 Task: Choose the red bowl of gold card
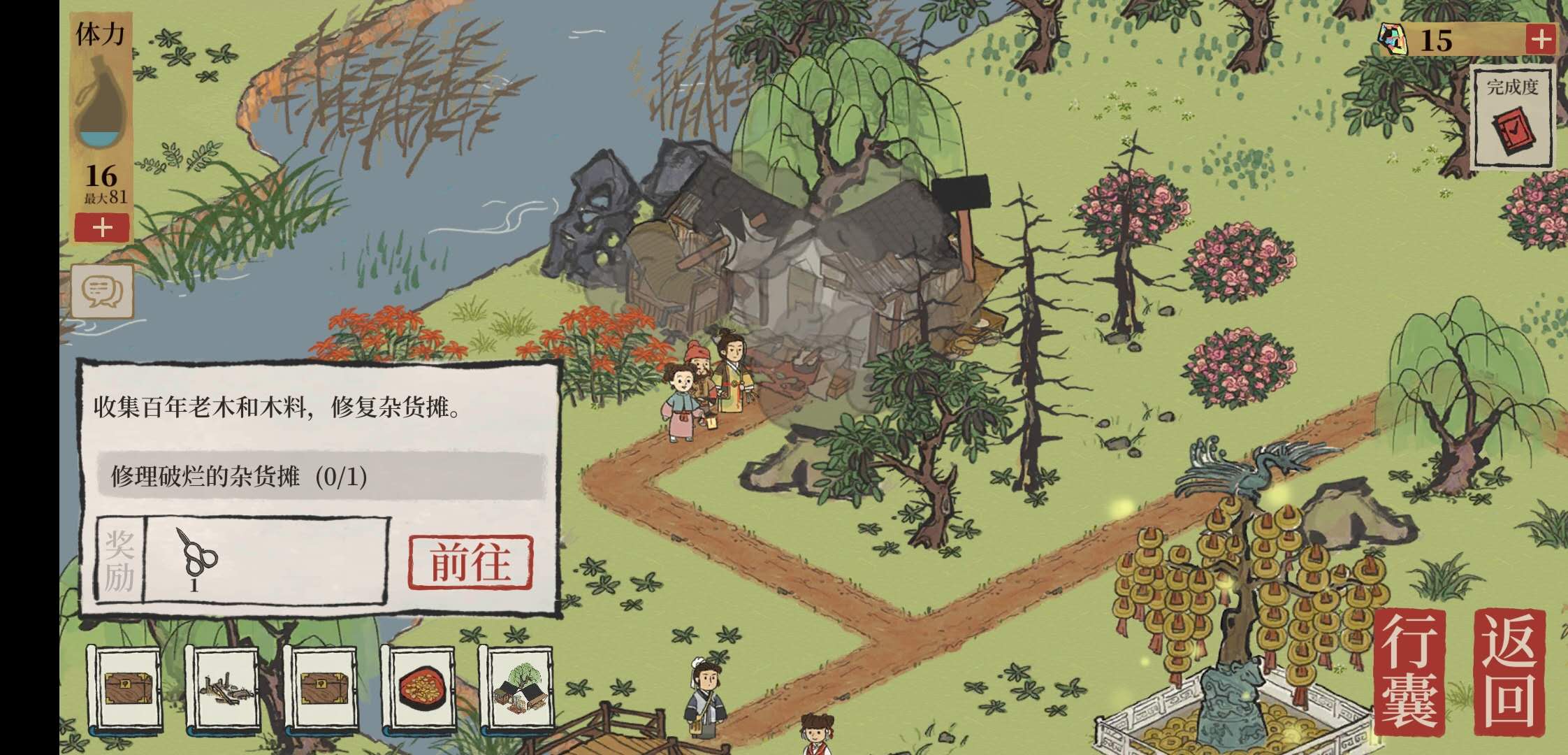point(419,687)
